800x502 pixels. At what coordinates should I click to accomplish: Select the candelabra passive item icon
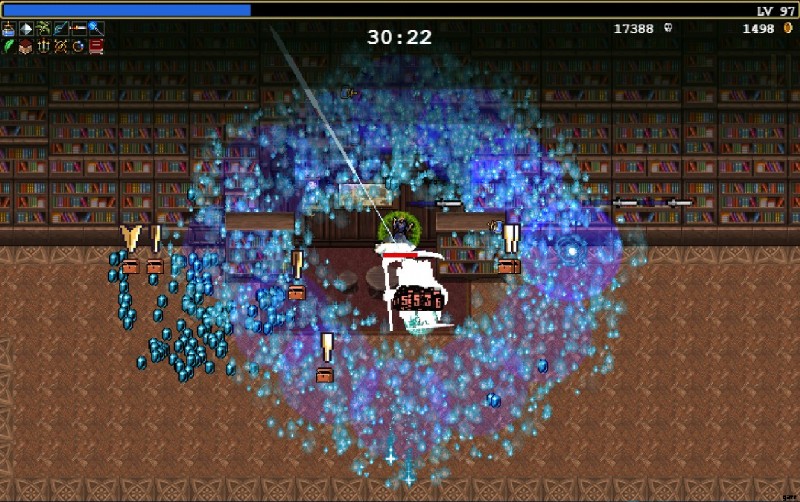[43, 46]
